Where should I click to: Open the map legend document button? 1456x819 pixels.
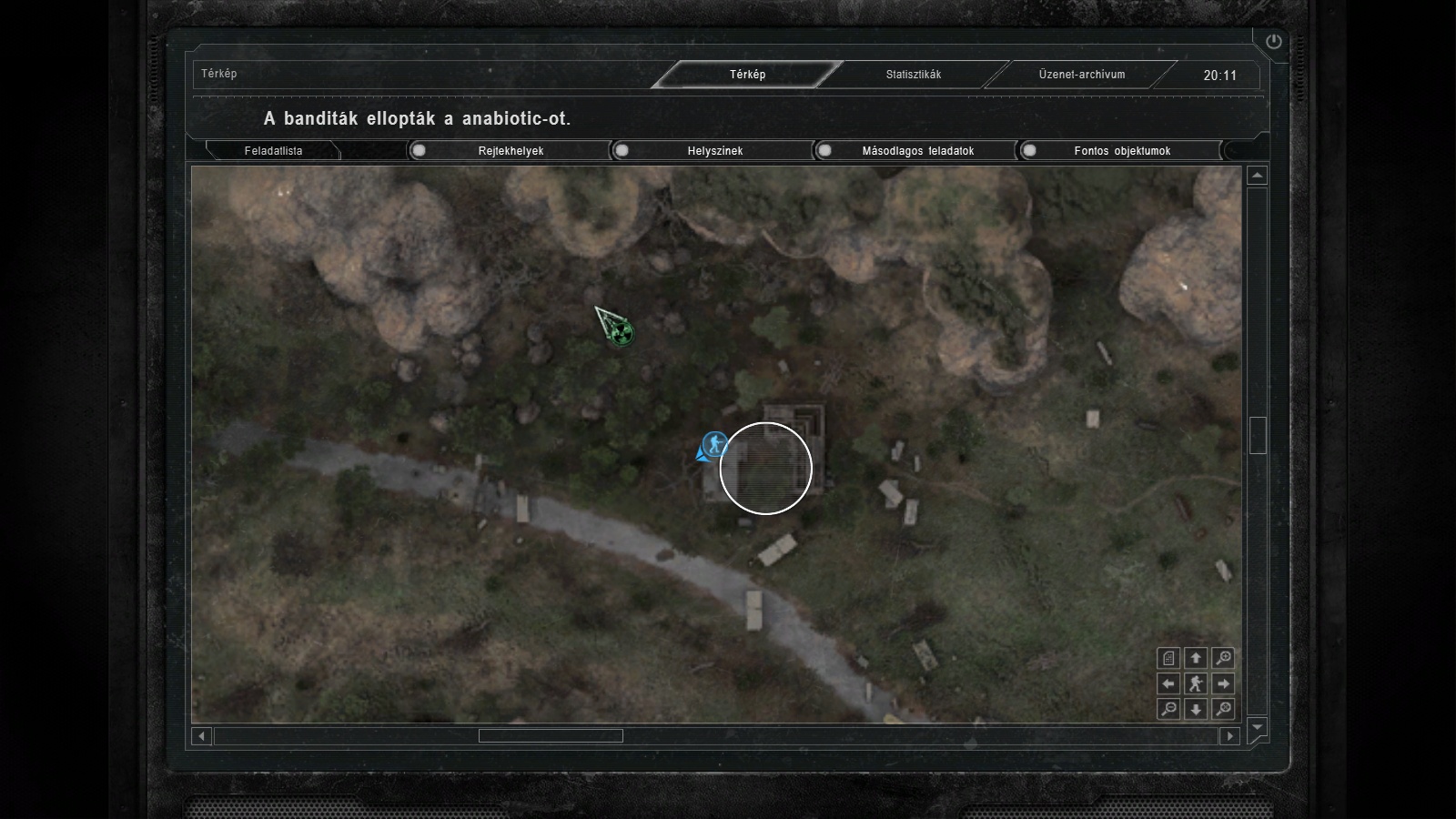[x=1168, y=658]
